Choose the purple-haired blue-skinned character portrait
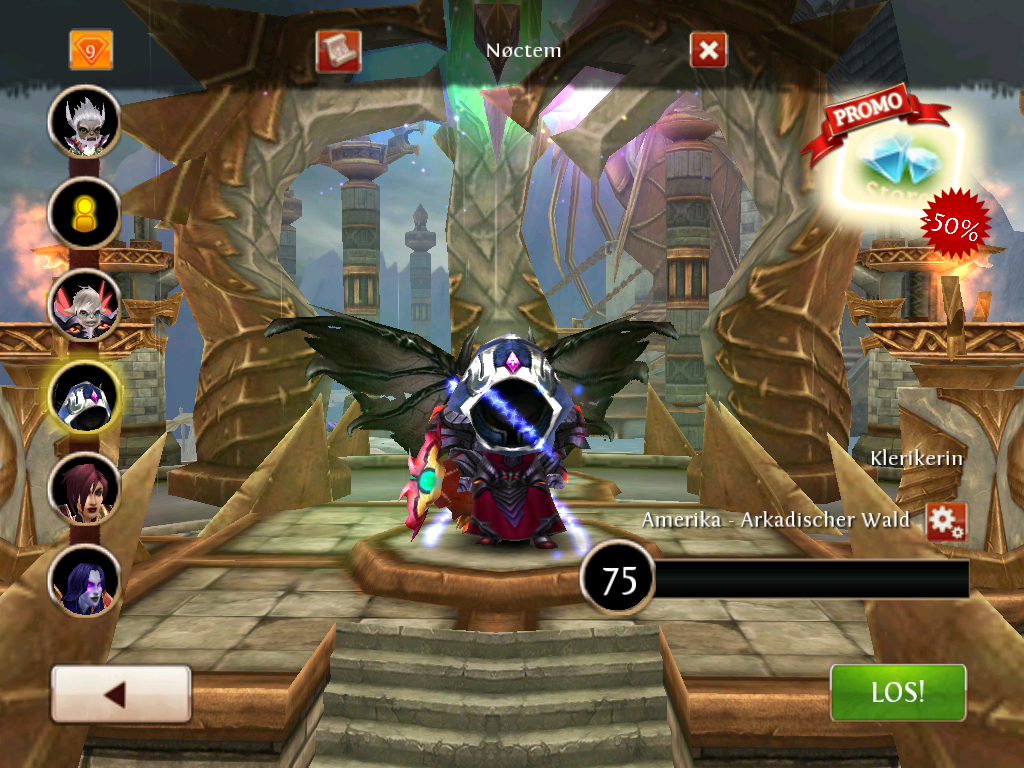This screenshot has height=768, width=1024. 85,580
